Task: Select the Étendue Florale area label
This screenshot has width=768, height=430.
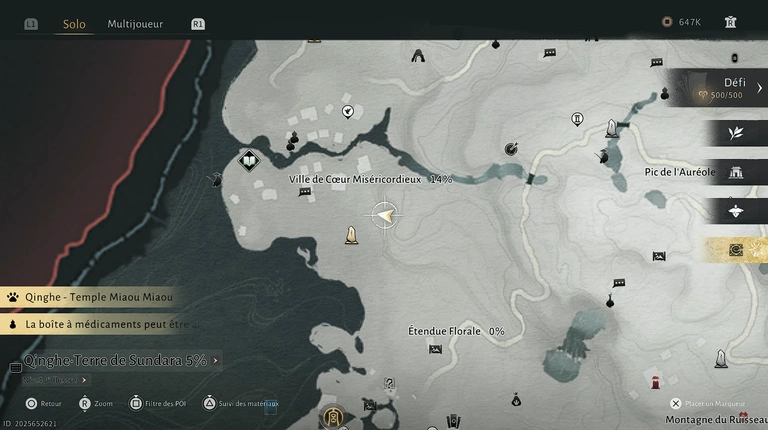Action: (444, 331)
